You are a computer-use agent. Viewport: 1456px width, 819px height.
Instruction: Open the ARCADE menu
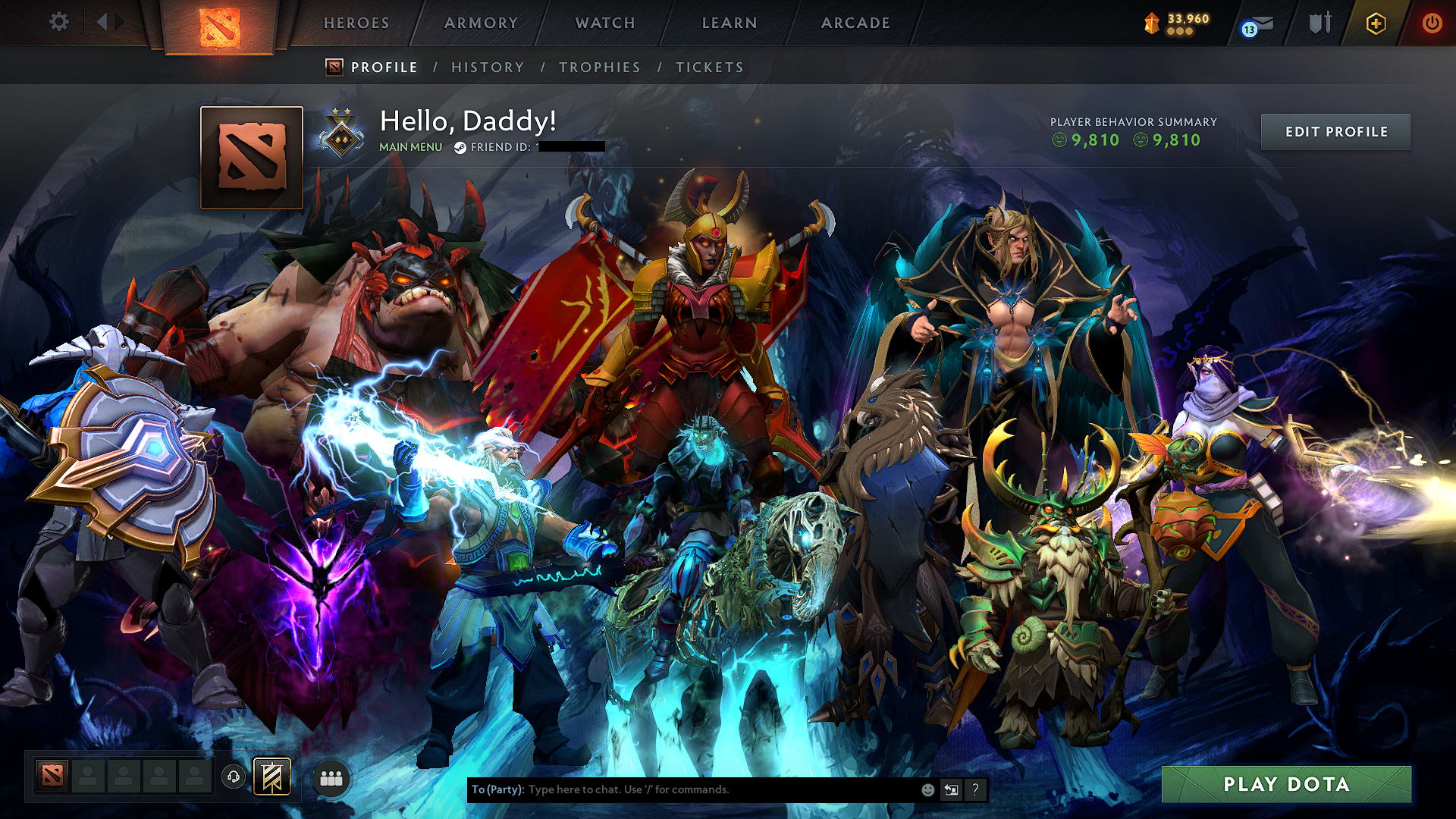pos(855,23)
